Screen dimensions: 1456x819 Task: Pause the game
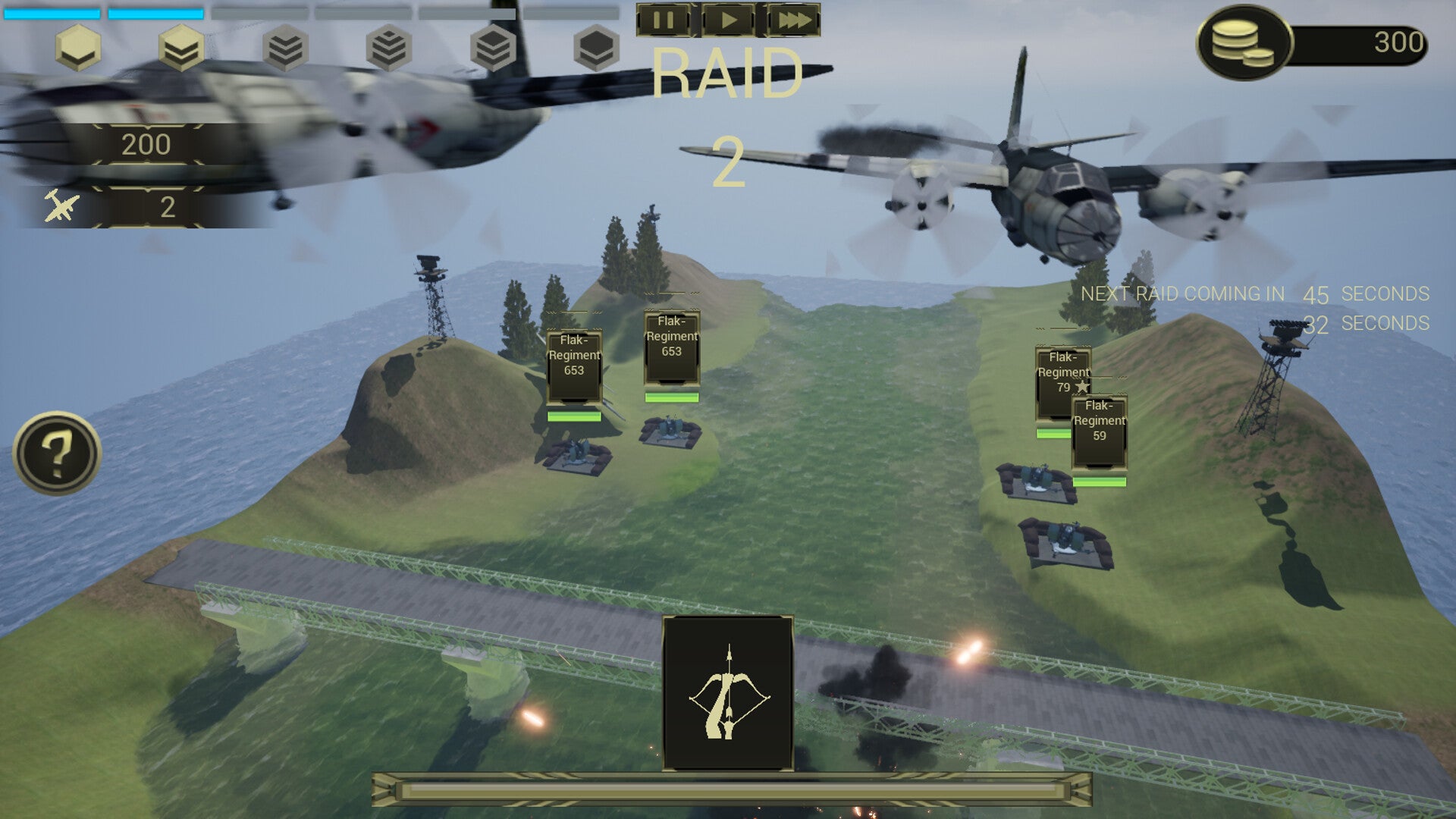click(664, 20)
